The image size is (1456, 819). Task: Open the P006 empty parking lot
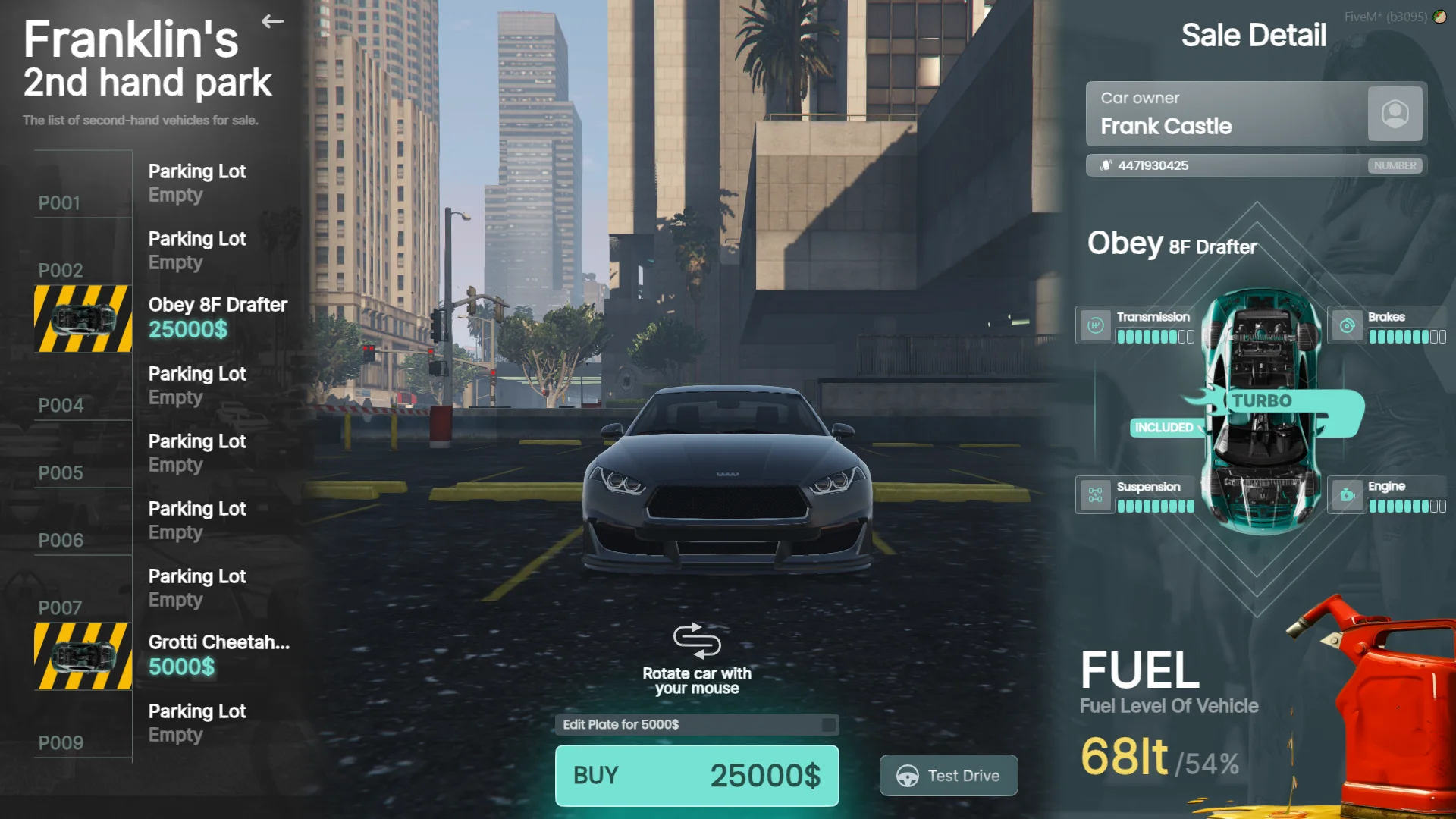coord(163,521)
